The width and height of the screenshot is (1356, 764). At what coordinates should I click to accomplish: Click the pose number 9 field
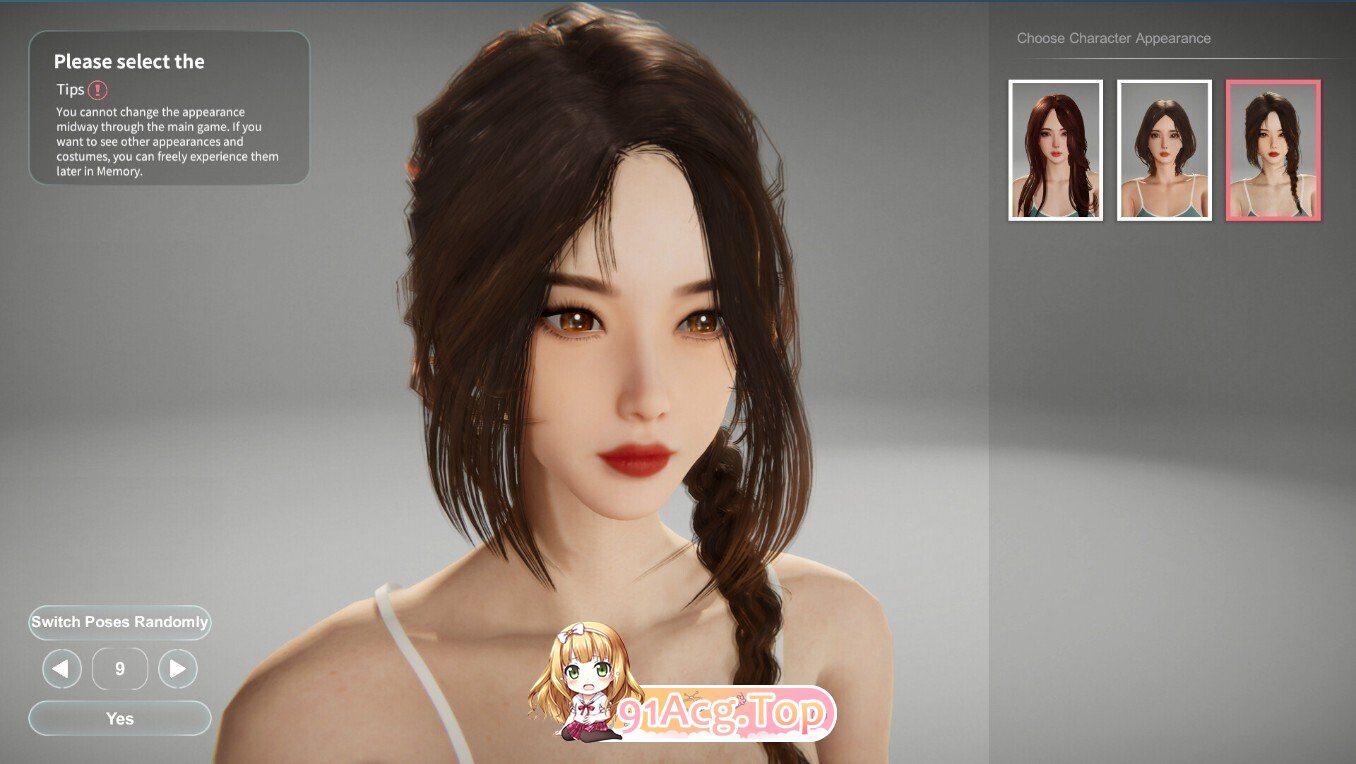coord(119,668)
